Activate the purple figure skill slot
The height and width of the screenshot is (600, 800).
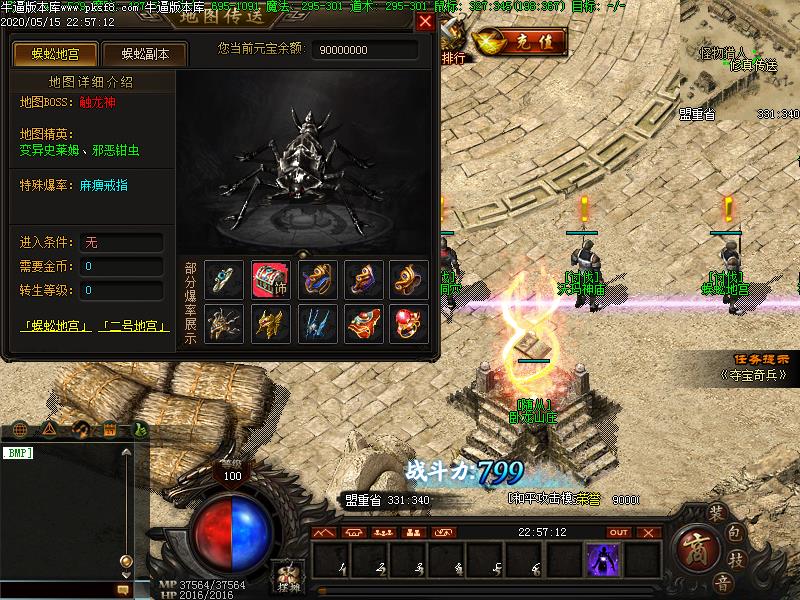[x=602, y=559]
